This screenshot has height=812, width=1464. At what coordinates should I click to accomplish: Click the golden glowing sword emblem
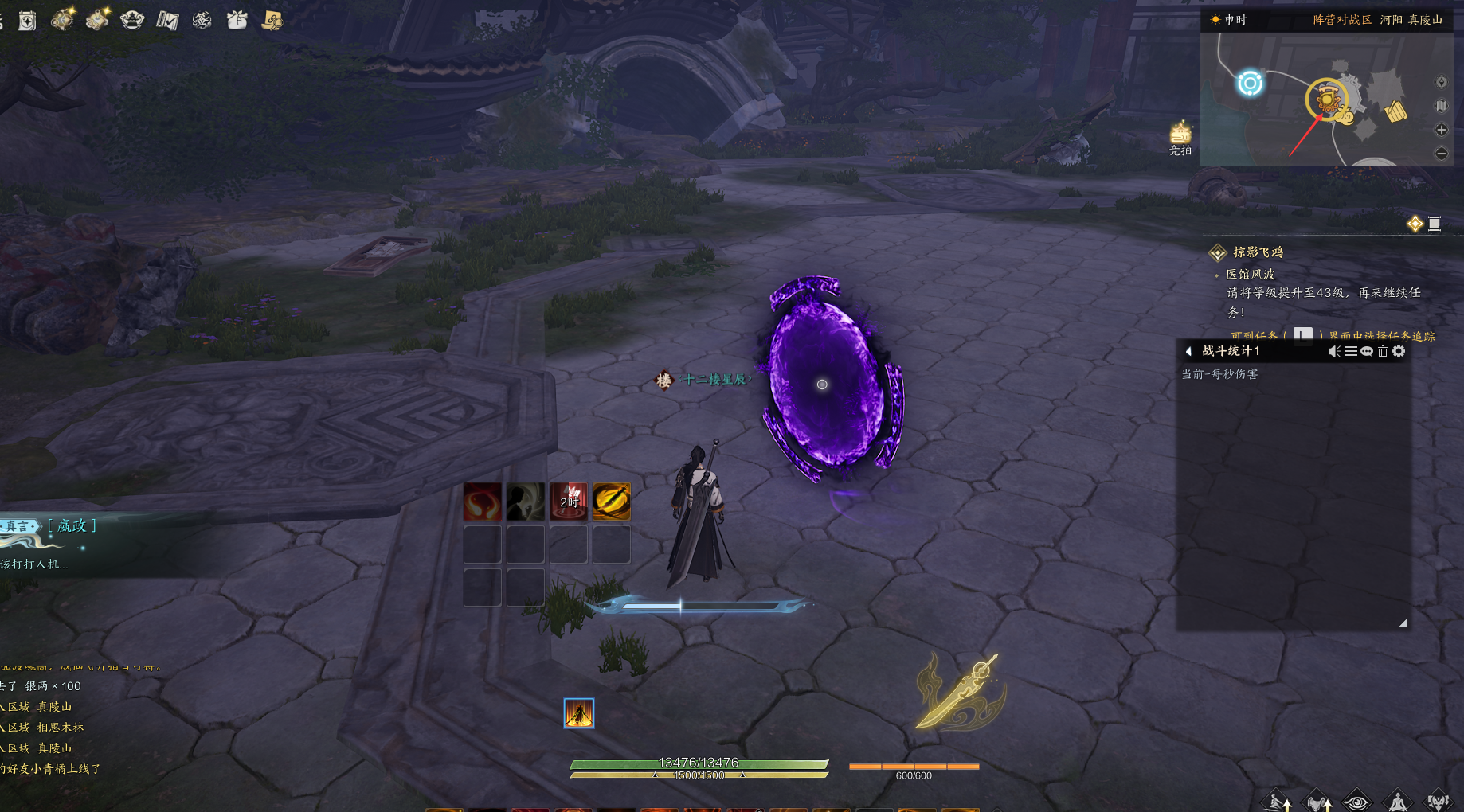(961, 691)
